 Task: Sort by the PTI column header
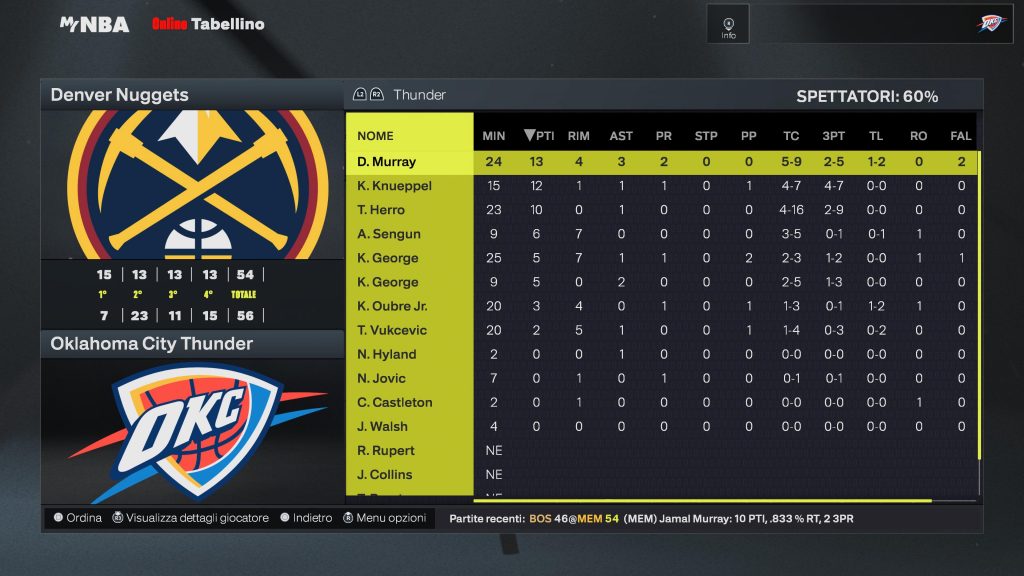pyautogui.click(x=539, y=136)
